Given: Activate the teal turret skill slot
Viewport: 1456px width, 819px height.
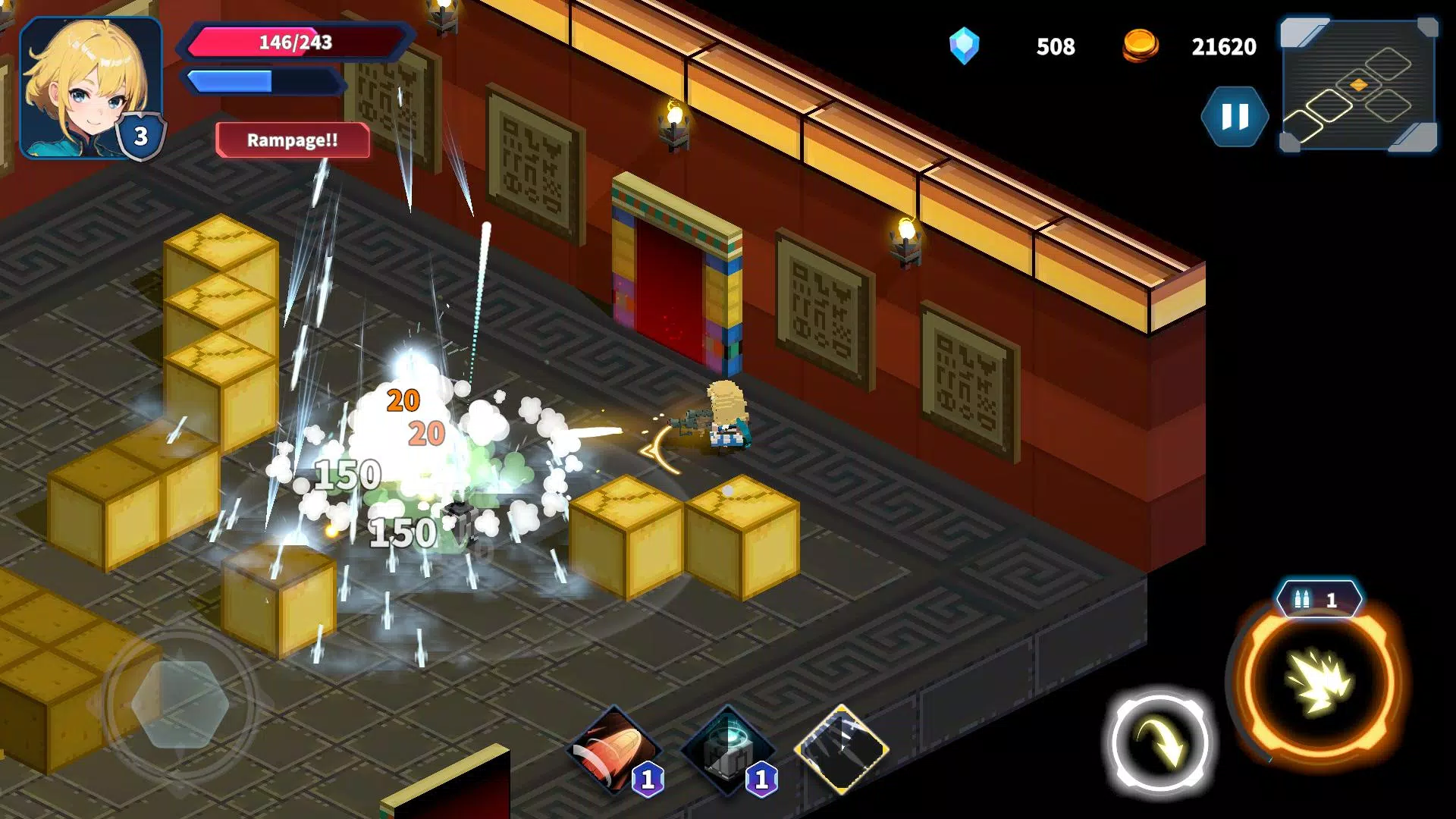Looking at the screenshot, I should [x=726, y=750].
